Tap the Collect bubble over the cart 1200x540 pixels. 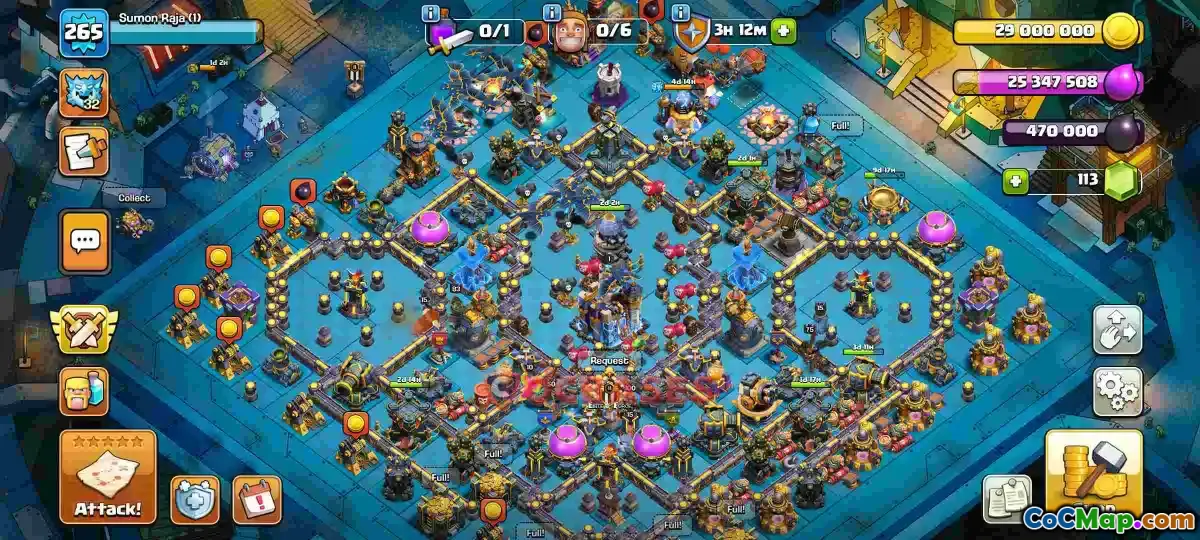tap(134, 198)
